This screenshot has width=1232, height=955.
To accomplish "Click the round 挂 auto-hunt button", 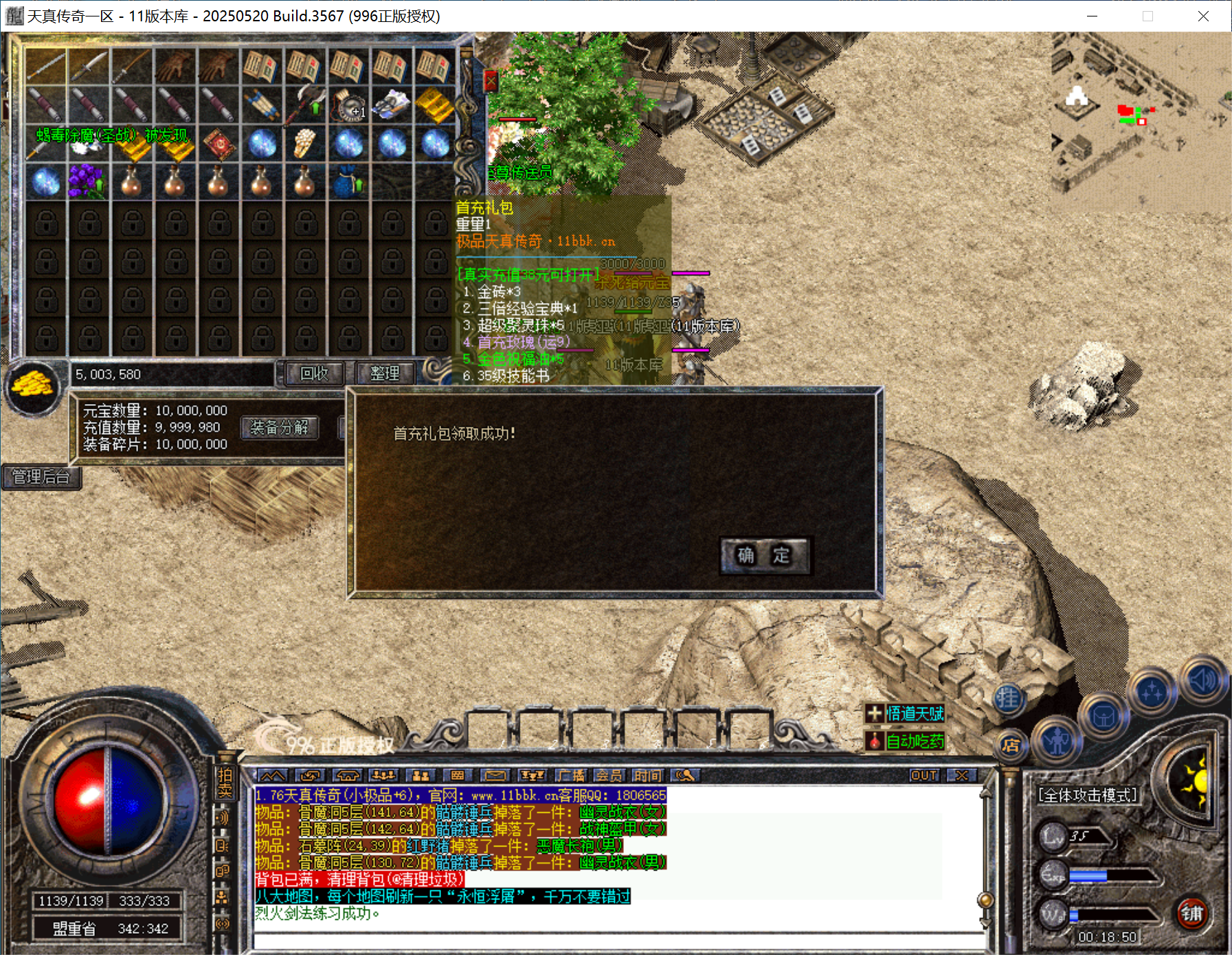I will click(x=1008, y=699).
